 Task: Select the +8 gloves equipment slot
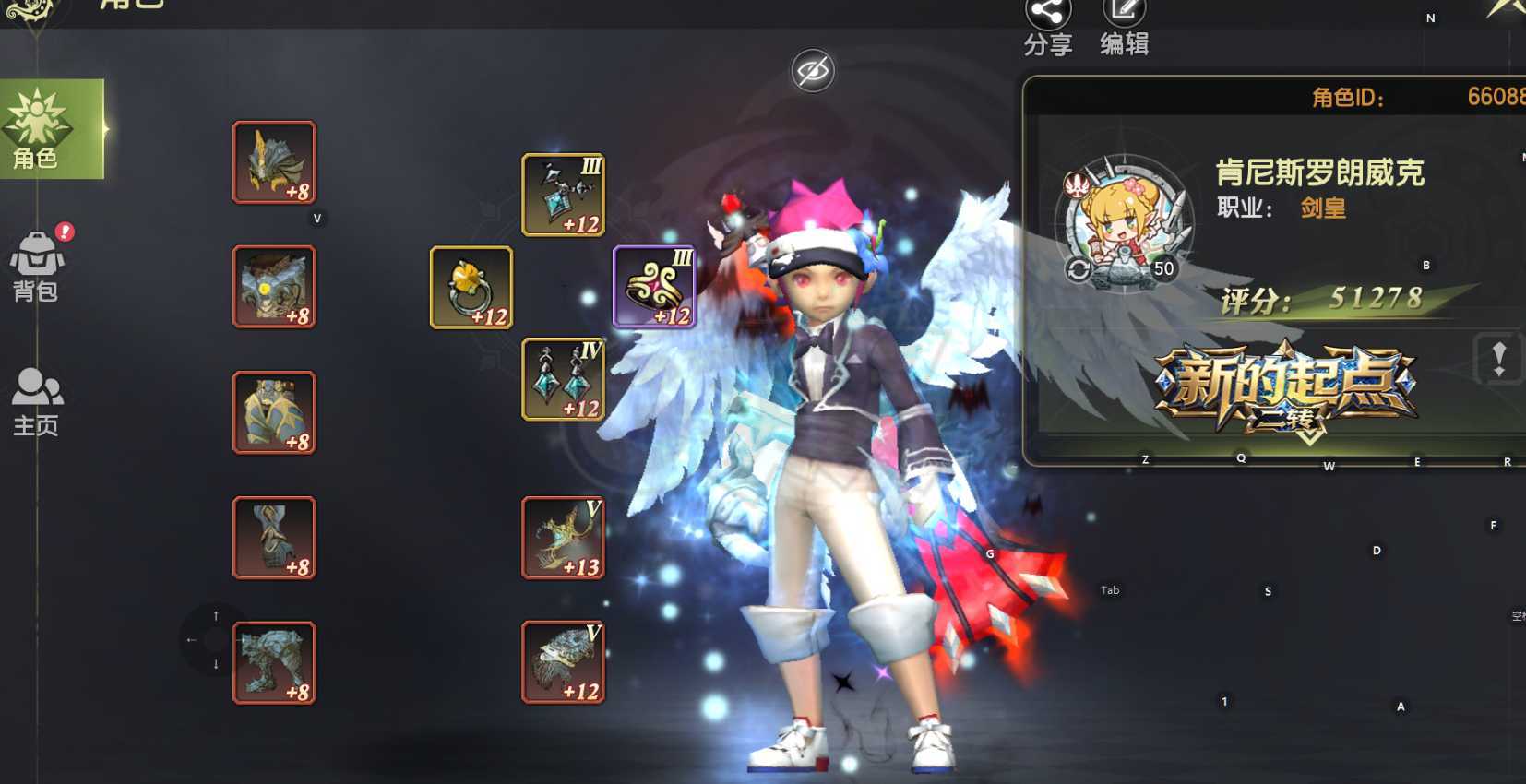(274, 538)
